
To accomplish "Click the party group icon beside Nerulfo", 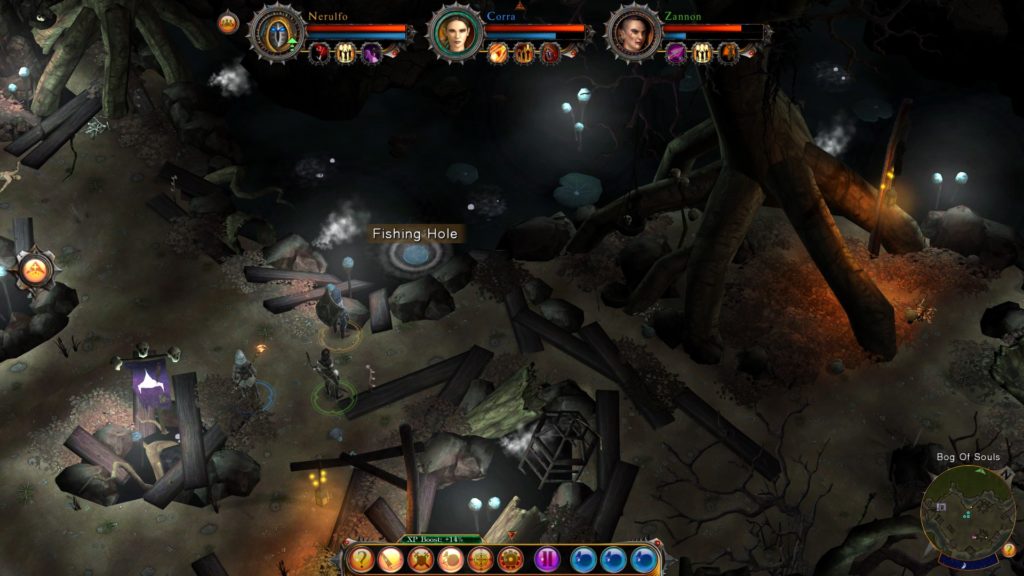I will coord(229,23).
